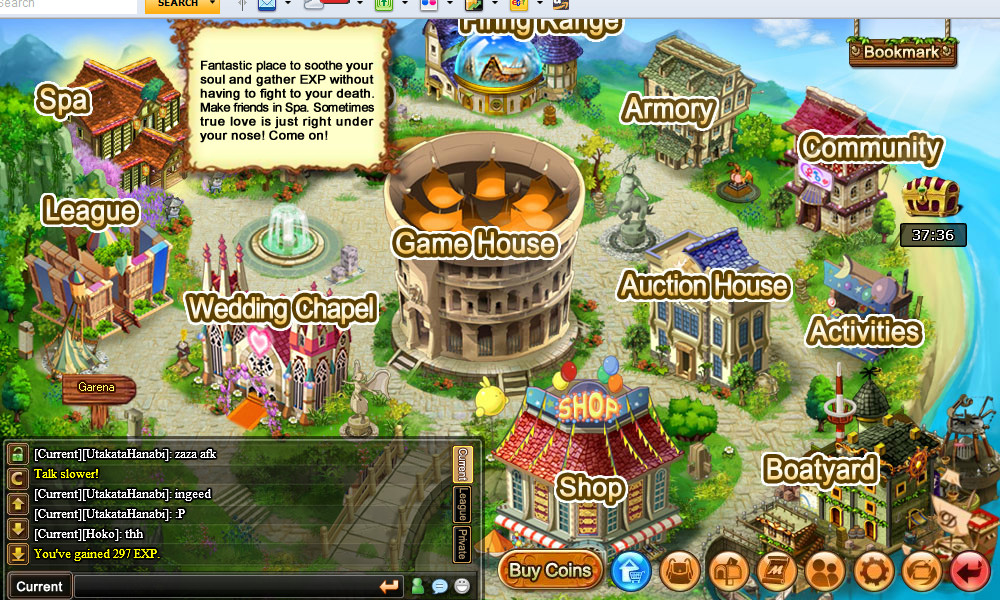Open the Current channel selector
Screen dimensions: 1000x600
pyautogui.click(x=40, y=586)
